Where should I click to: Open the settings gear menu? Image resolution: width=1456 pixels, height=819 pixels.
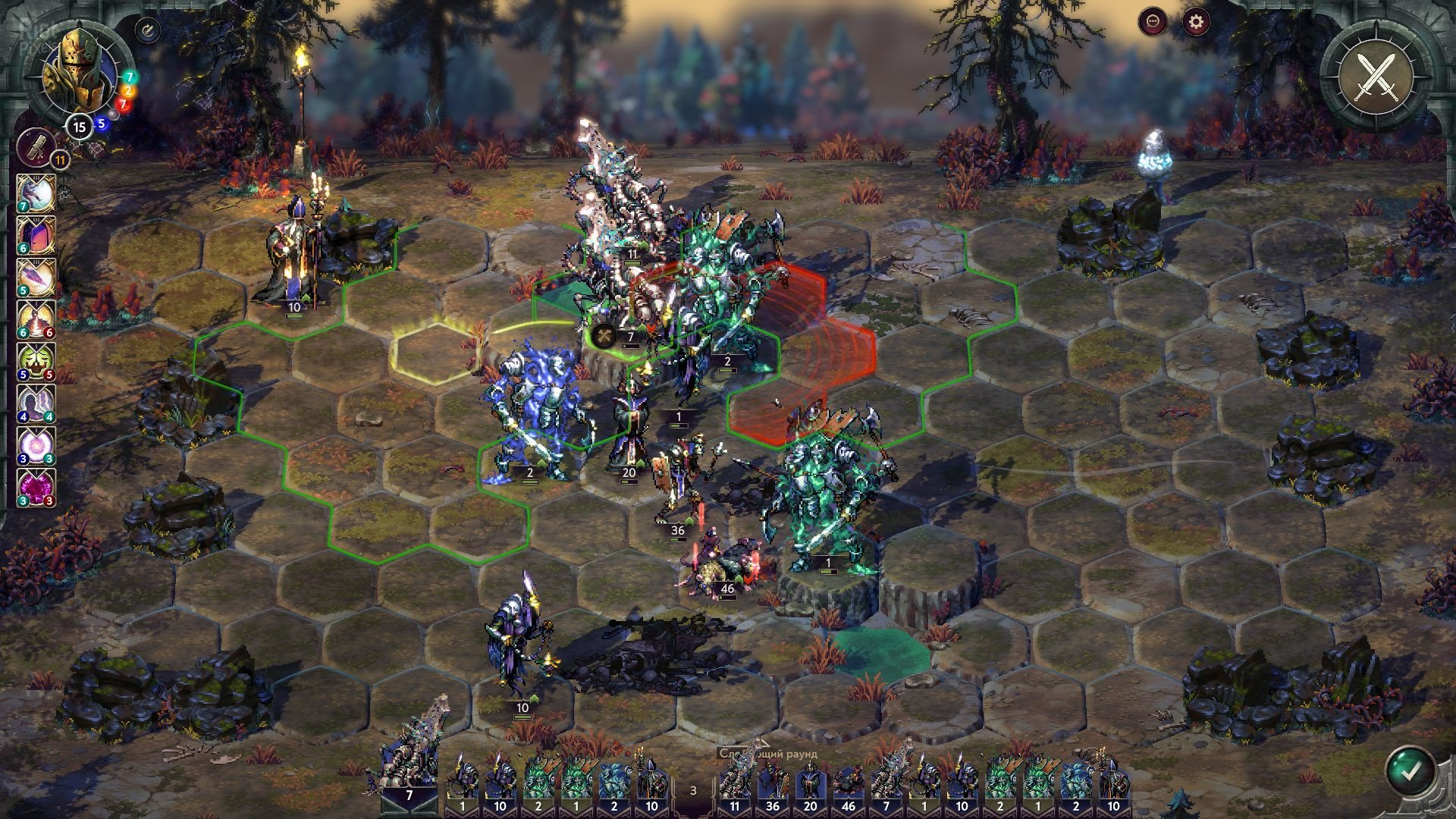(x=1196, y=22)
